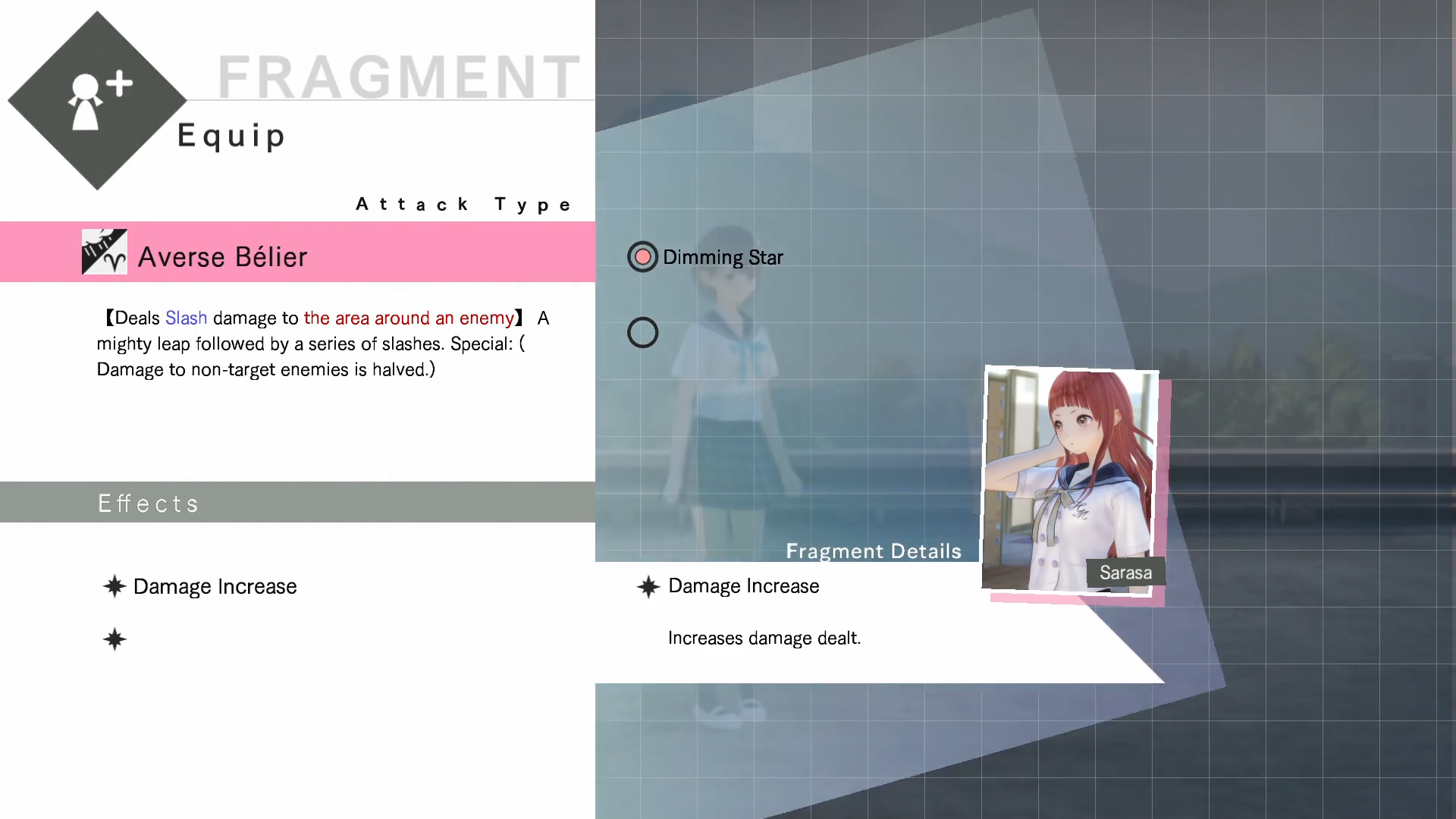Click the star icon beside Damage Increase
1456x819 pixels.
pos(114,586)
